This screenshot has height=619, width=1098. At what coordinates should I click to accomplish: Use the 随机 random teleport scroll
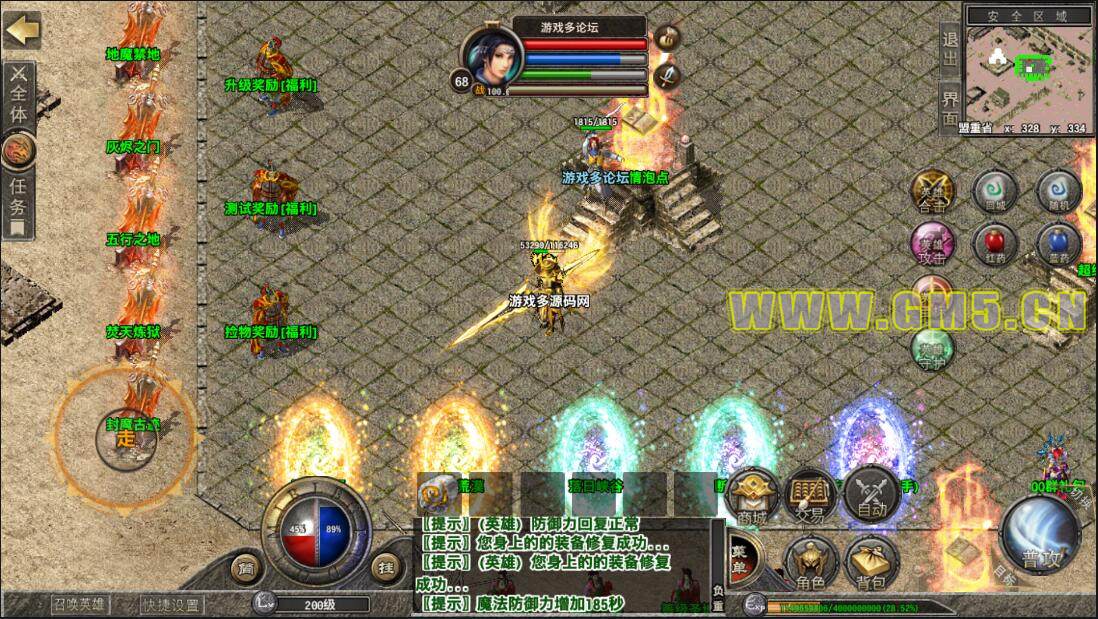click(1058, 190)
